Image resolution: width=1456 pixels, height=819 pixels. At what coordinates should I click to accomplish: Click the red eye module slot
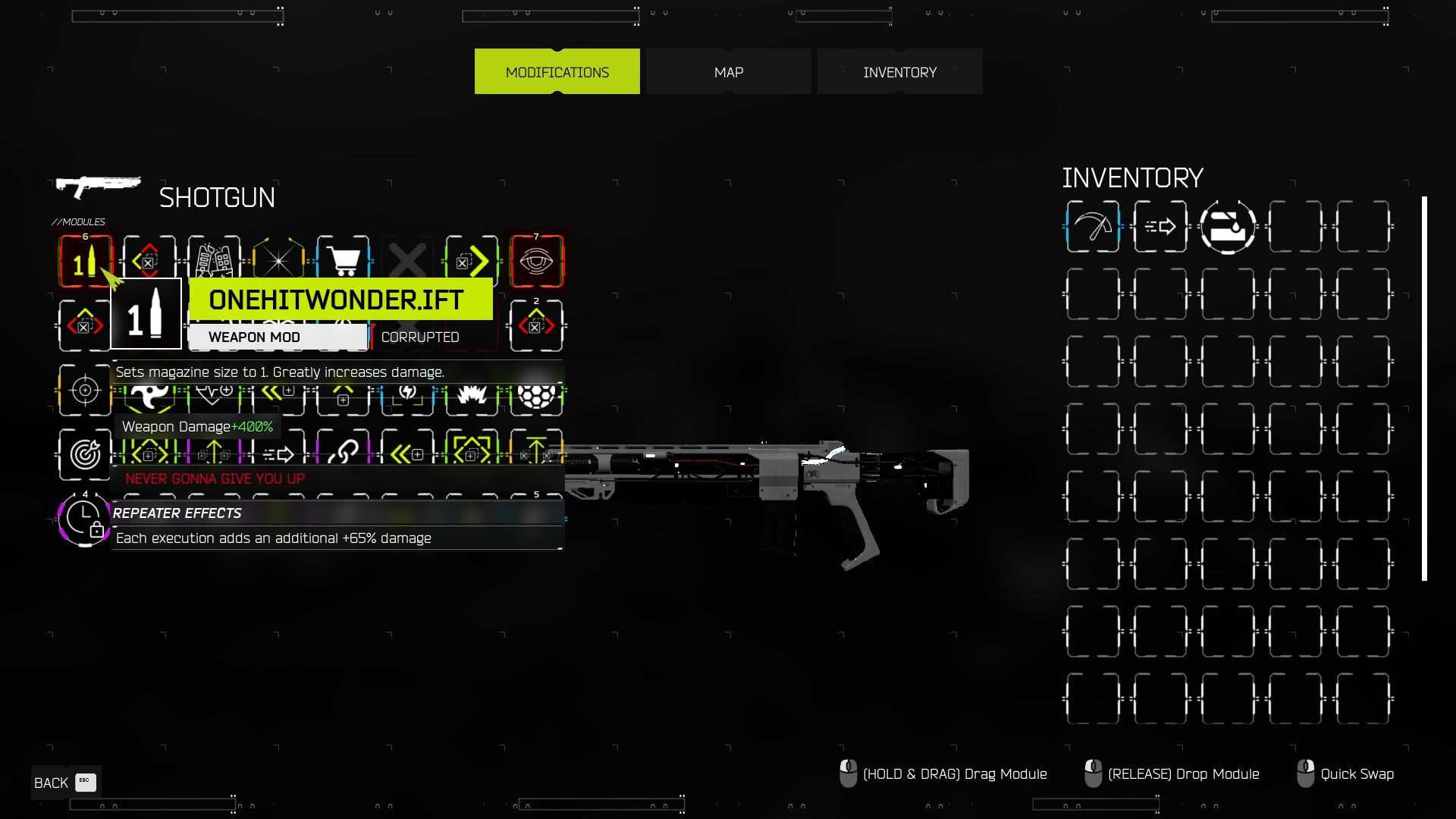click(x=536, y=262)
